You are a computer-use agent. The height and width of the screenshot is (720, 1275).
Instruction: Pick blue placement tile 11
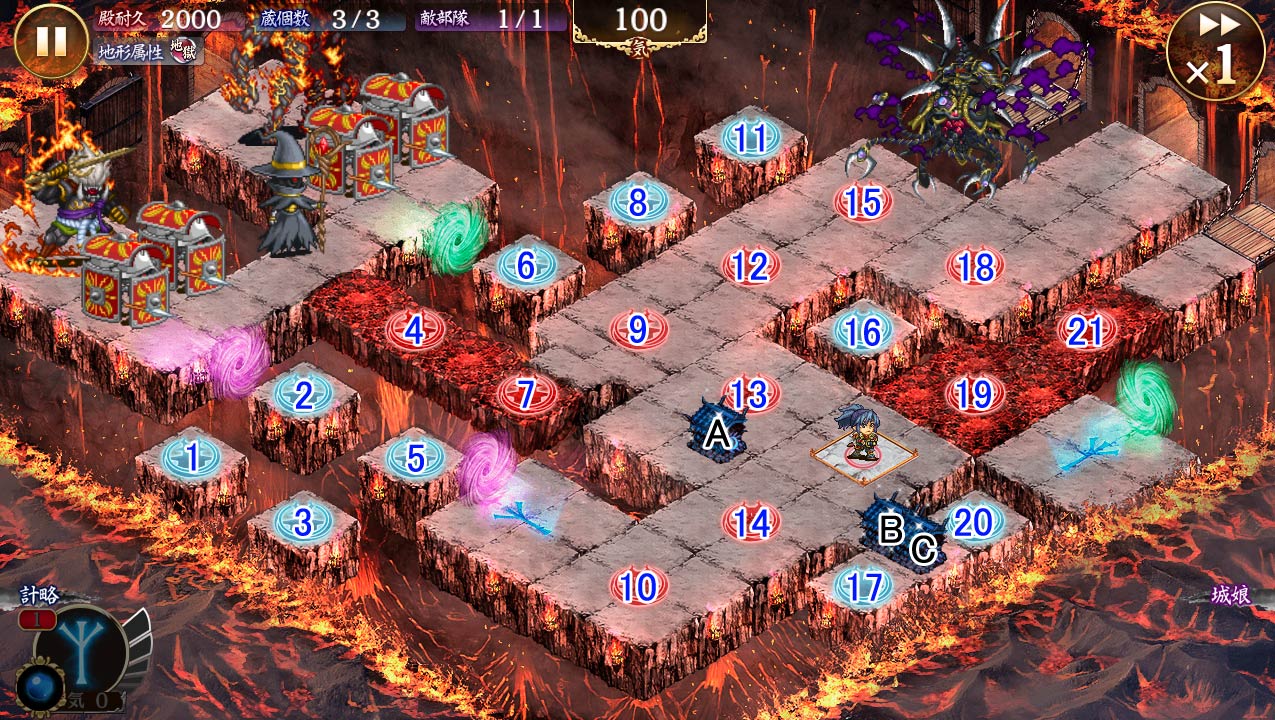click(x=750, y=139)
